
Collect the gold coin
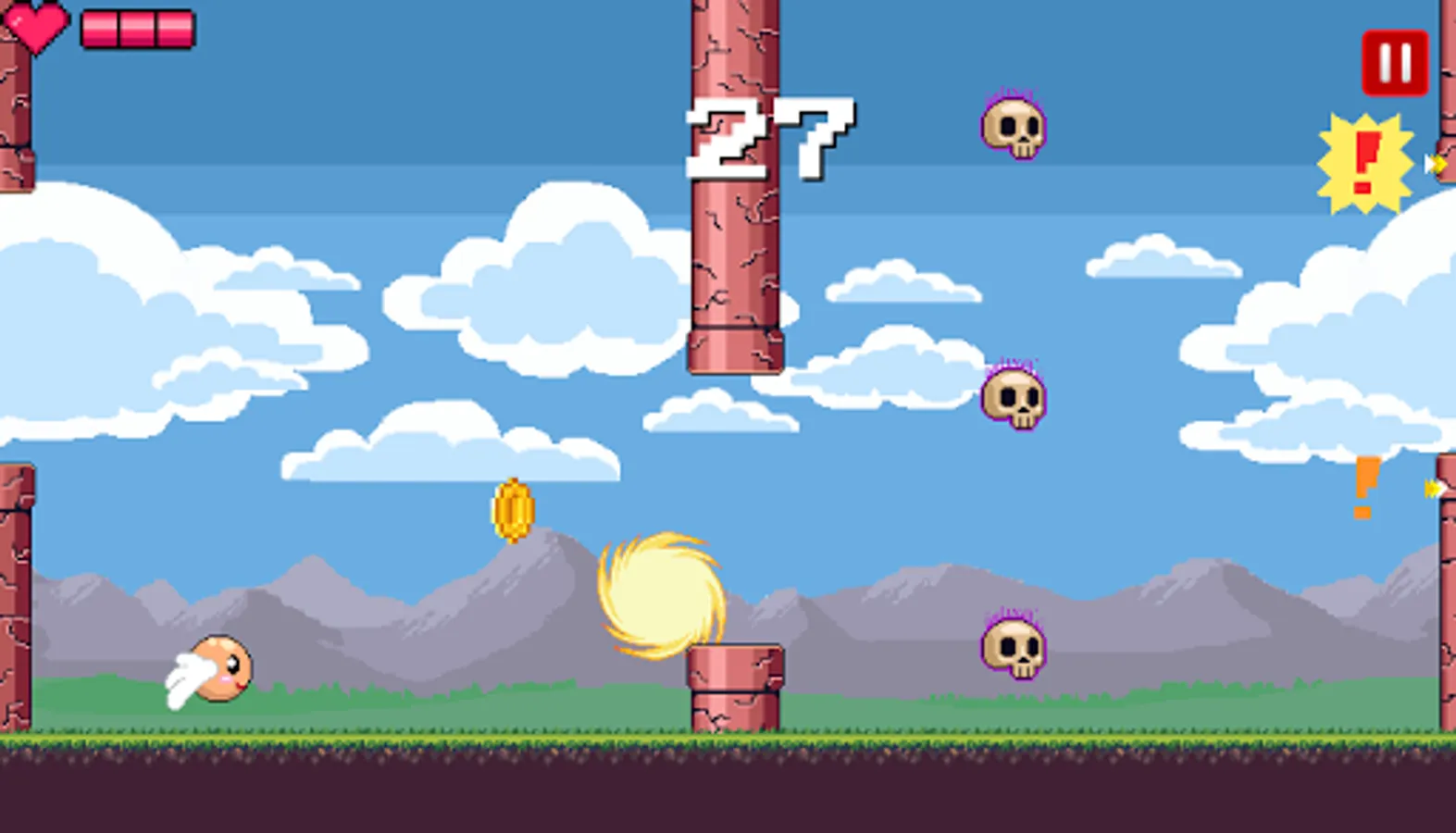[x=510, y=510]
